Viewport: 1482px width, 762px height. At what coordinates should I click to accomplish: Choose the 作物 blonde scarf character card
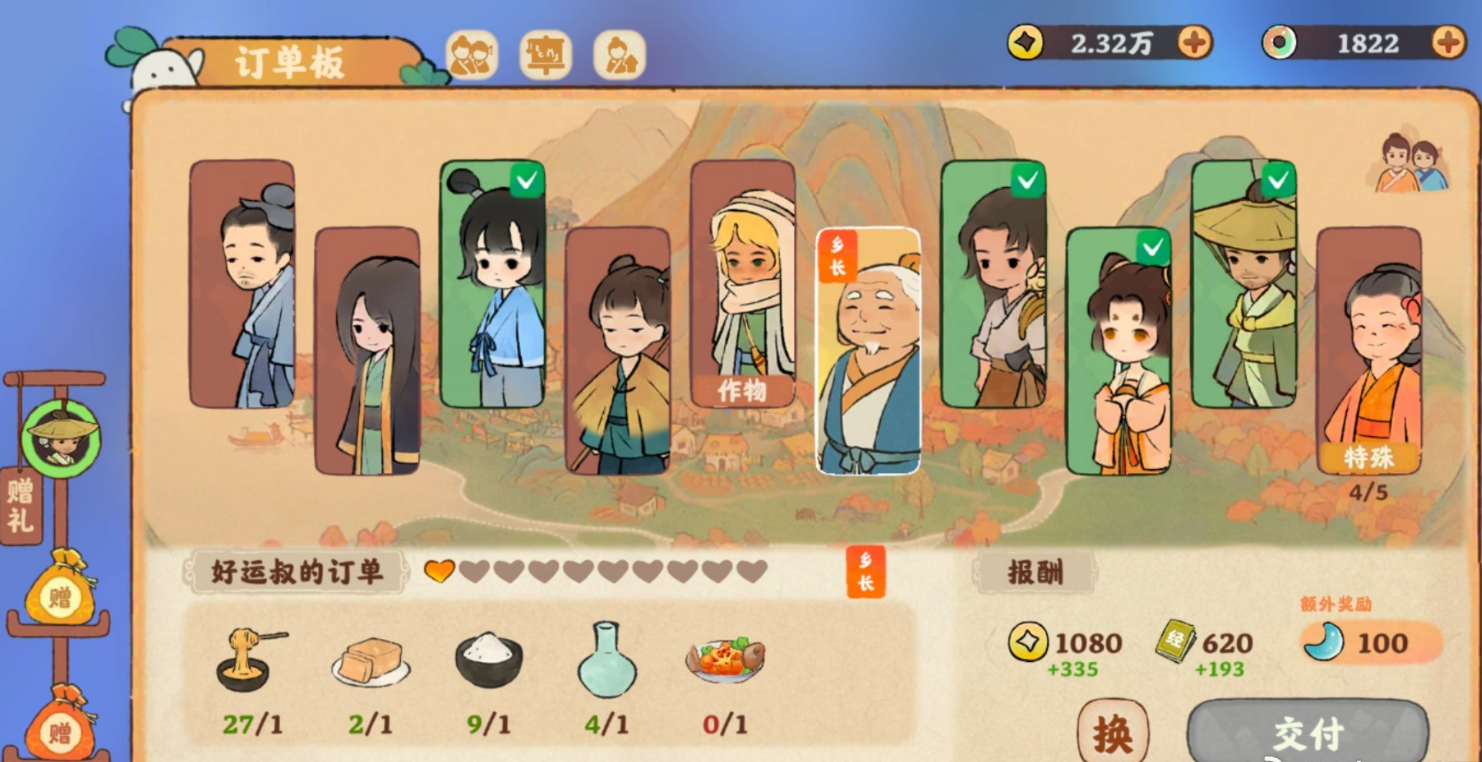click(742, 284)
